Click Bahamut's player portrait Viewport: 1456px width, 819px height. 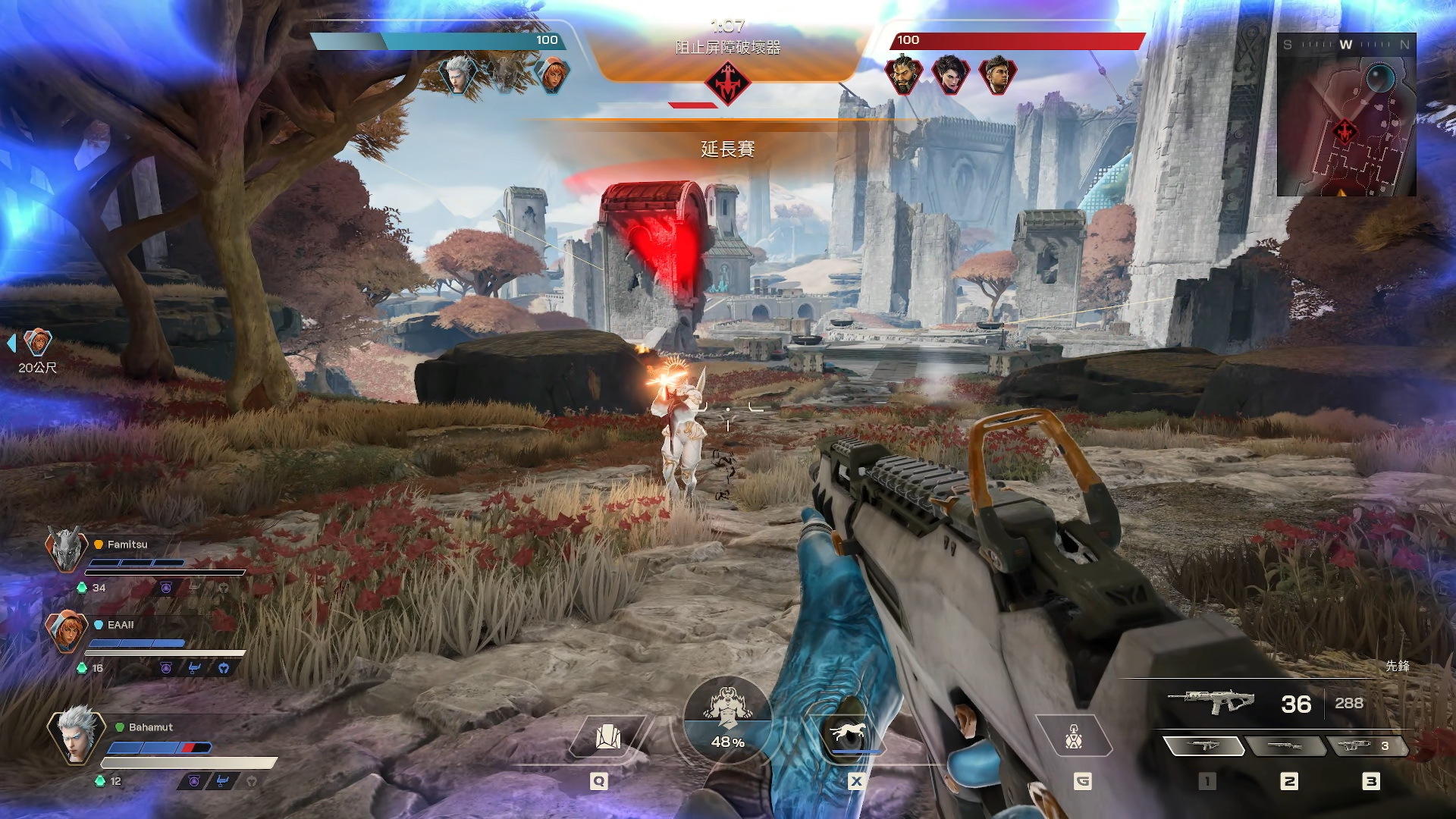pos(76,734)
